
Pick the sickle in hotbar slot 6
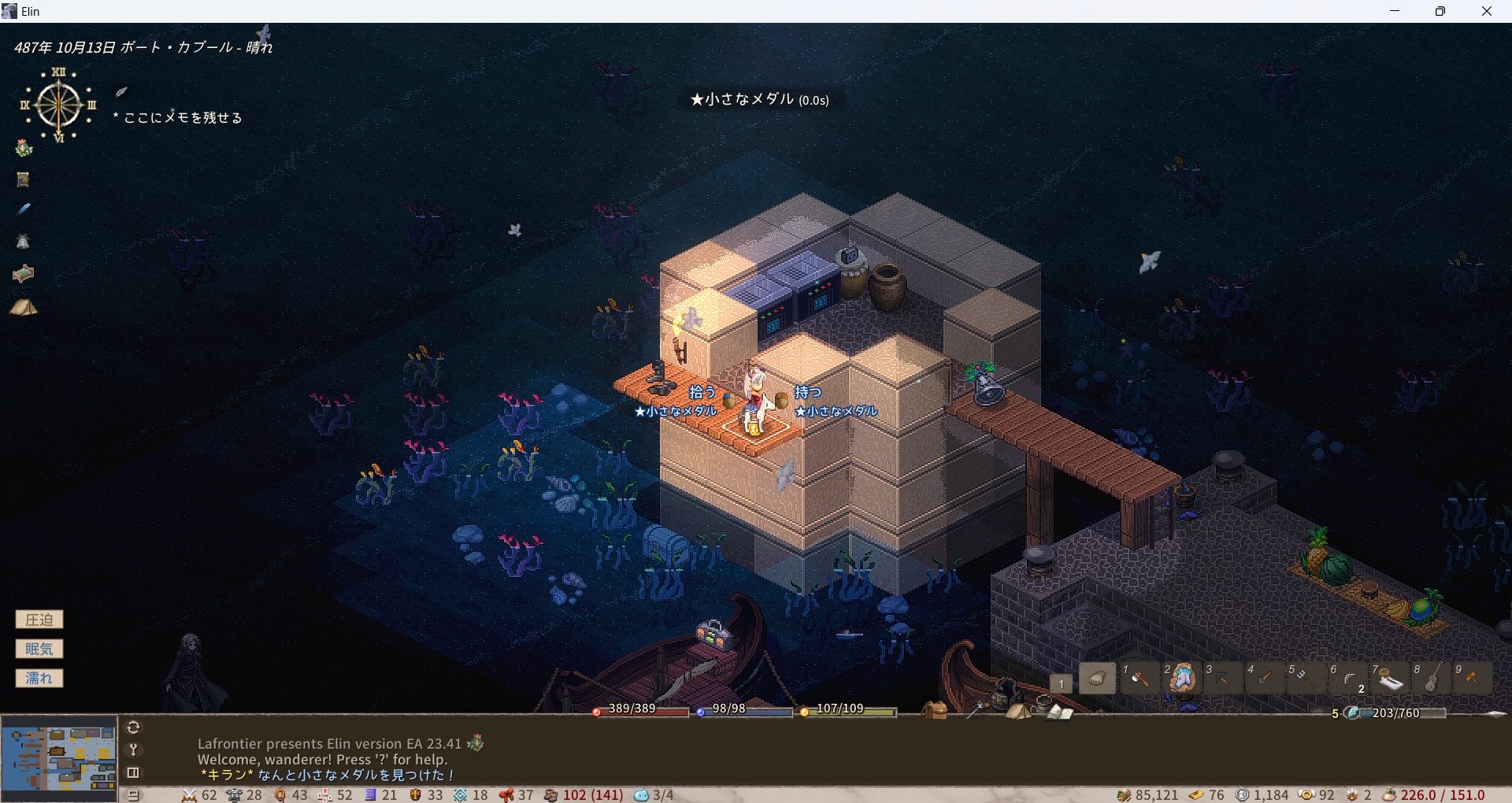pos(1348,678)
